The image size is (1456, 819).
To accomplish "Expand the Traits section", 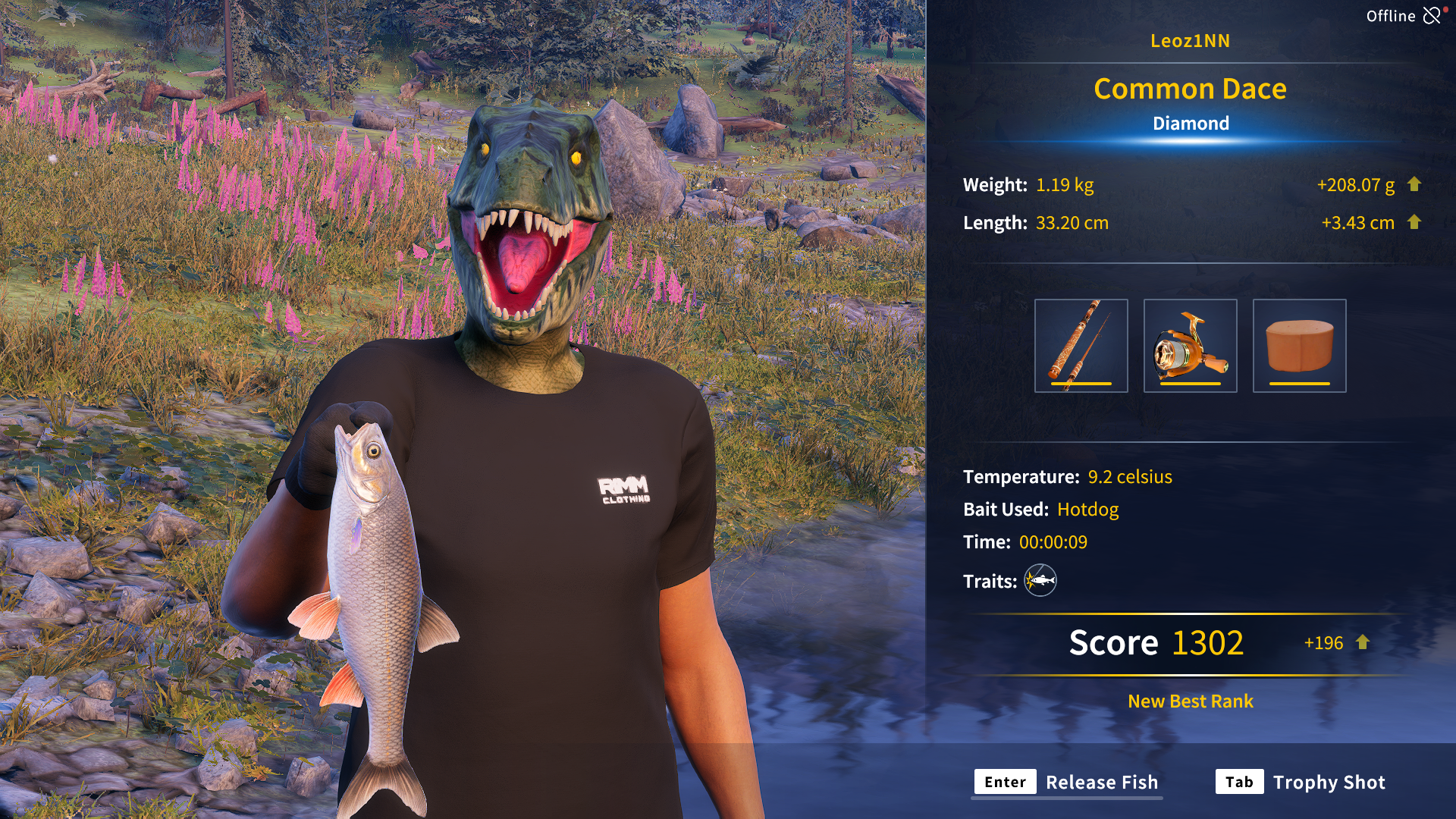I will point(988,581).
